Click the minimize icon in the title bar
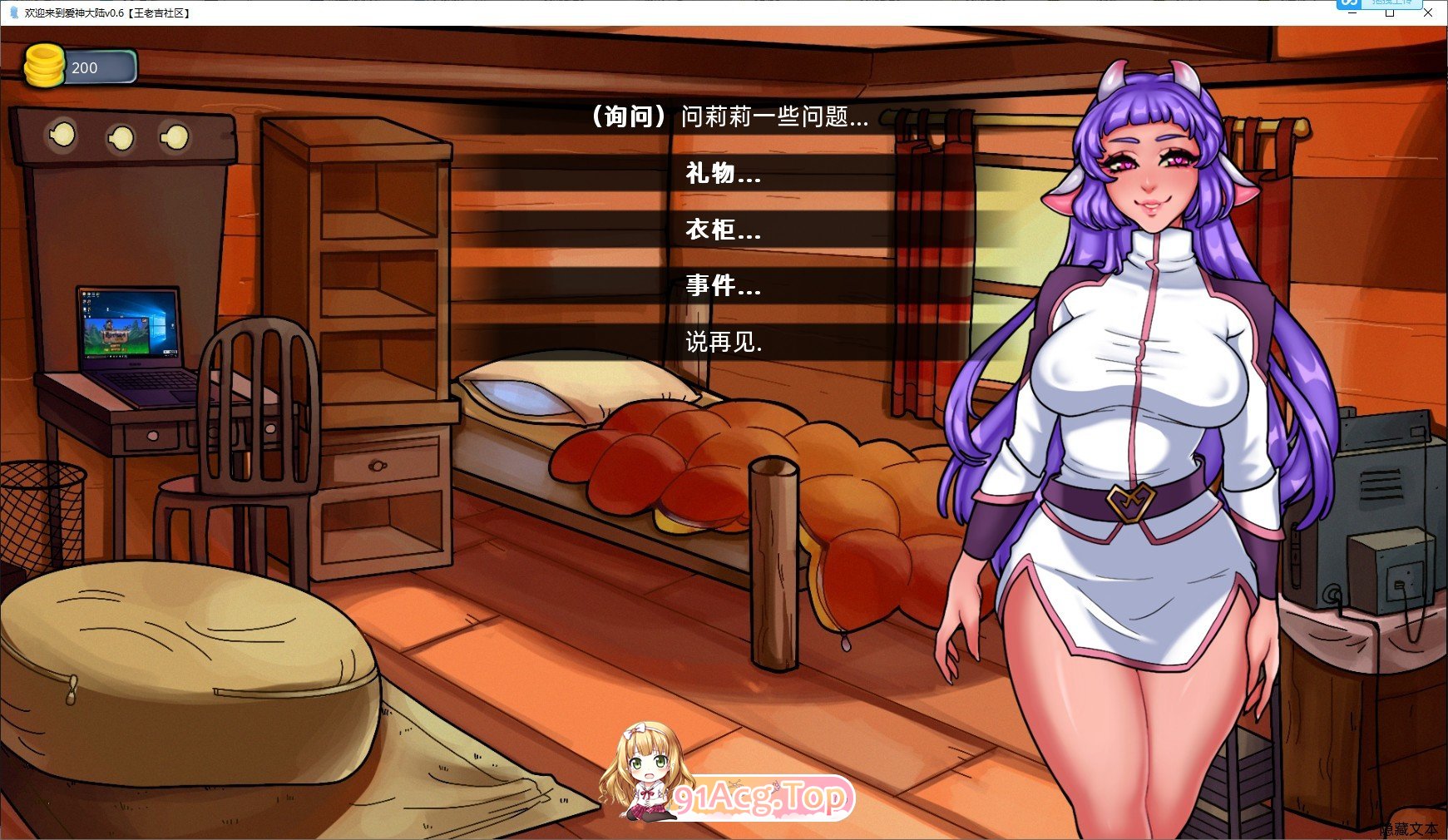The image size is (1448, 840). (x=1352, y=14)
